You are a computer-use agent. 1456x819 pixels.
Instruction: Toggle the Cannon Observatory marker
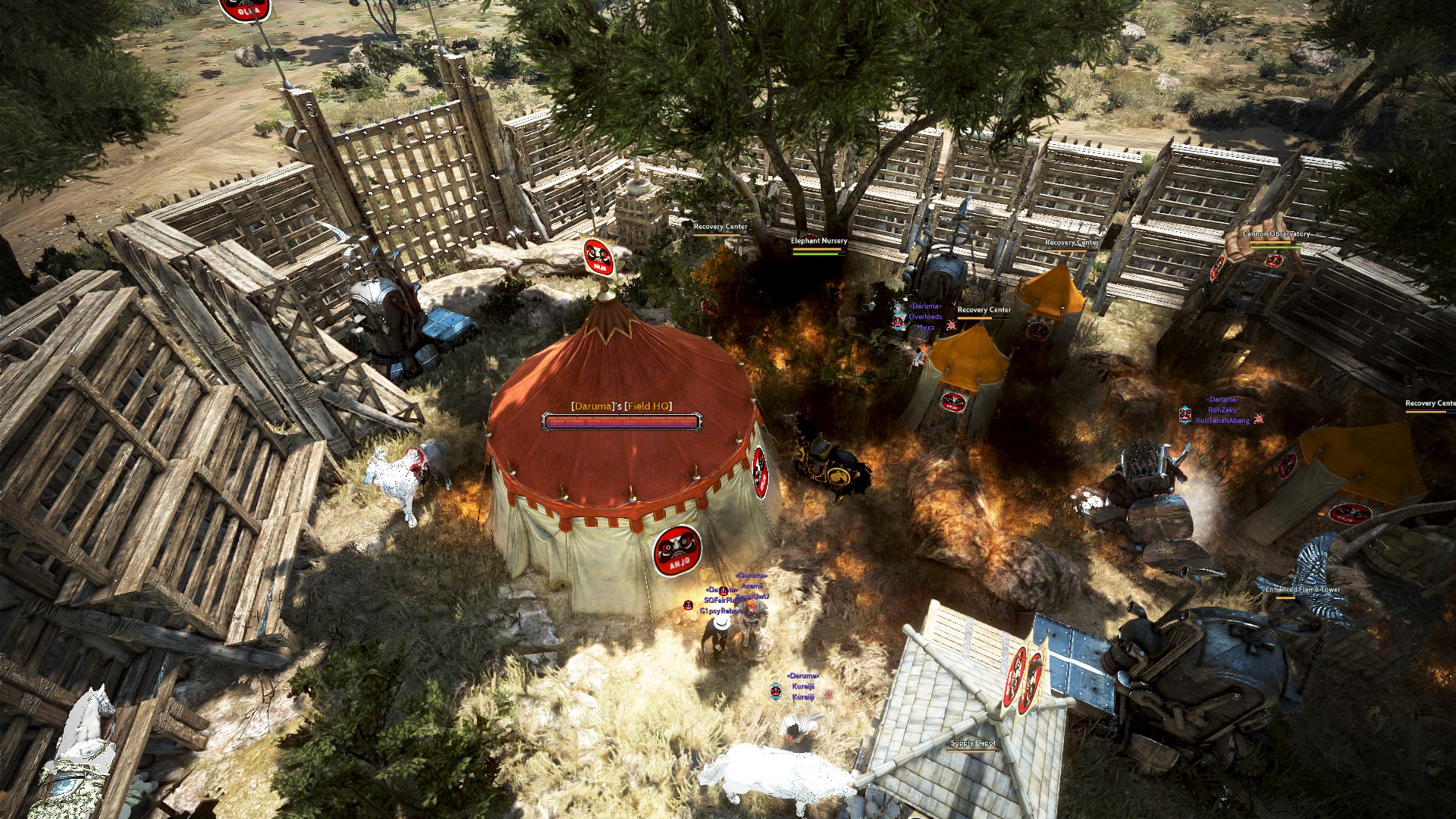pos(1276,235)
